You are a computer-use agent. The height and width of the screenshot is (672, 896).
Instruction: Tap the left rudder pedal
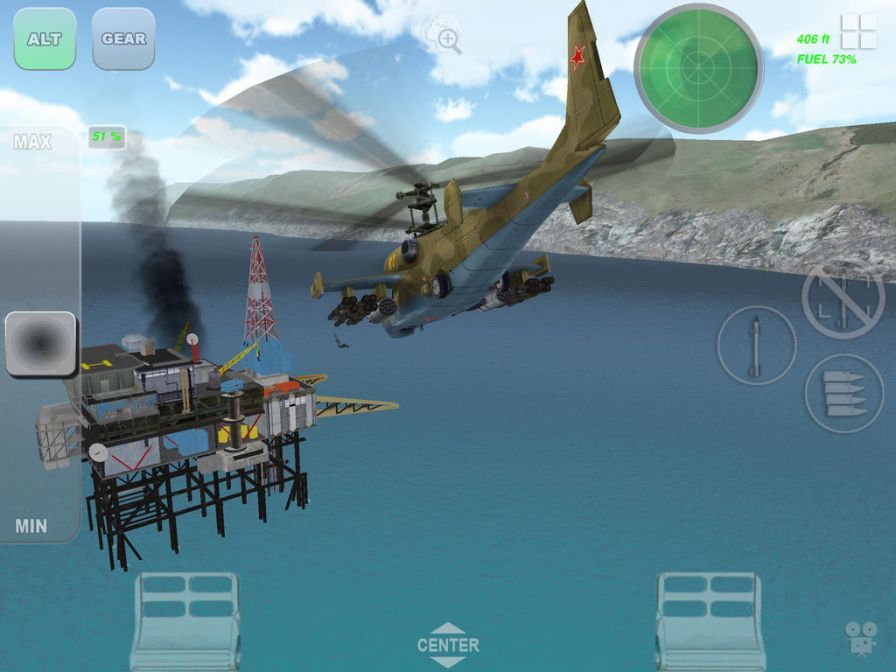185,620
